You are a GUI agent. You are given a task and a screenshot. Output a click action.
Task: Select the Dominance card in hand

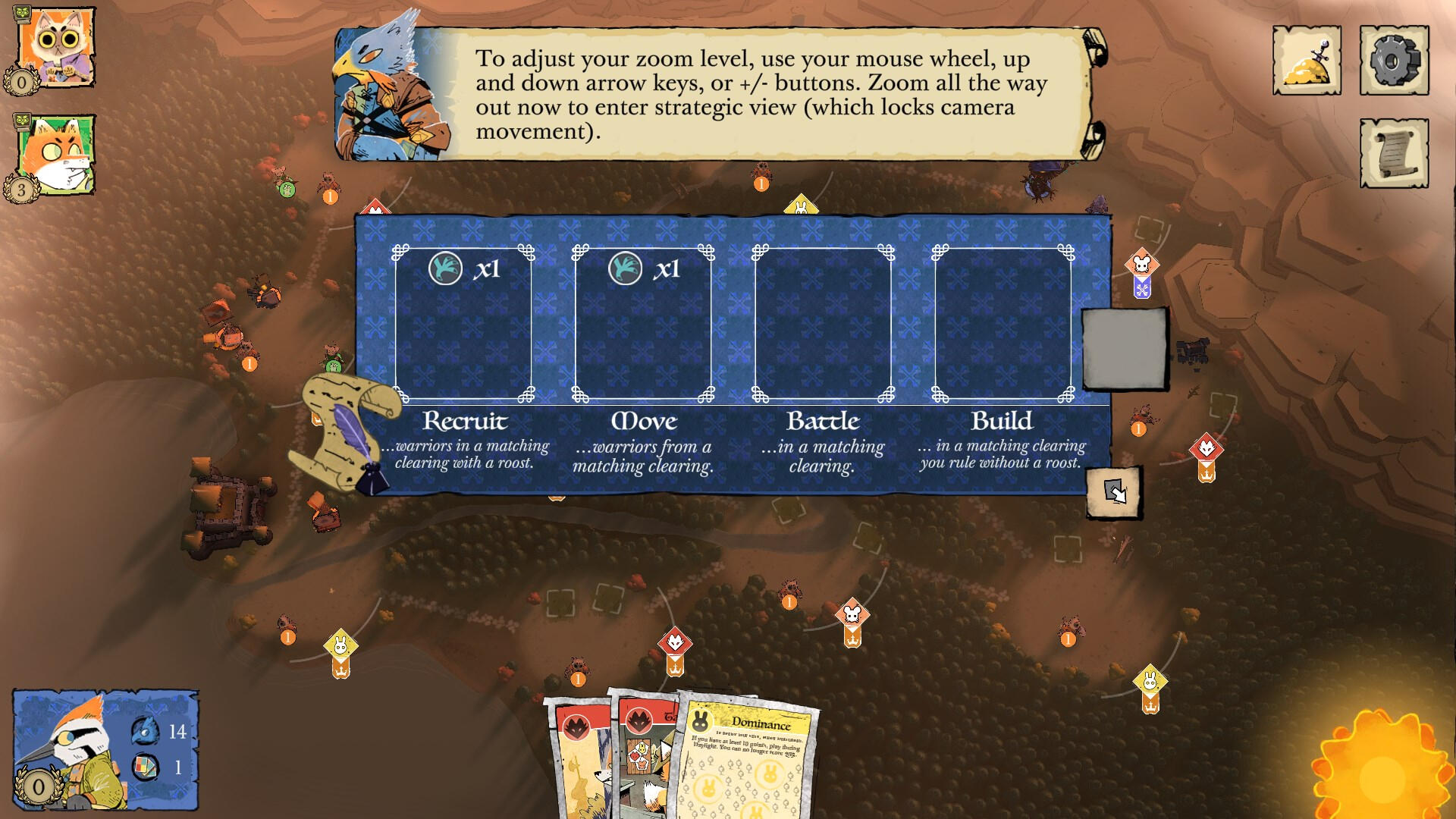pos(751,766)
